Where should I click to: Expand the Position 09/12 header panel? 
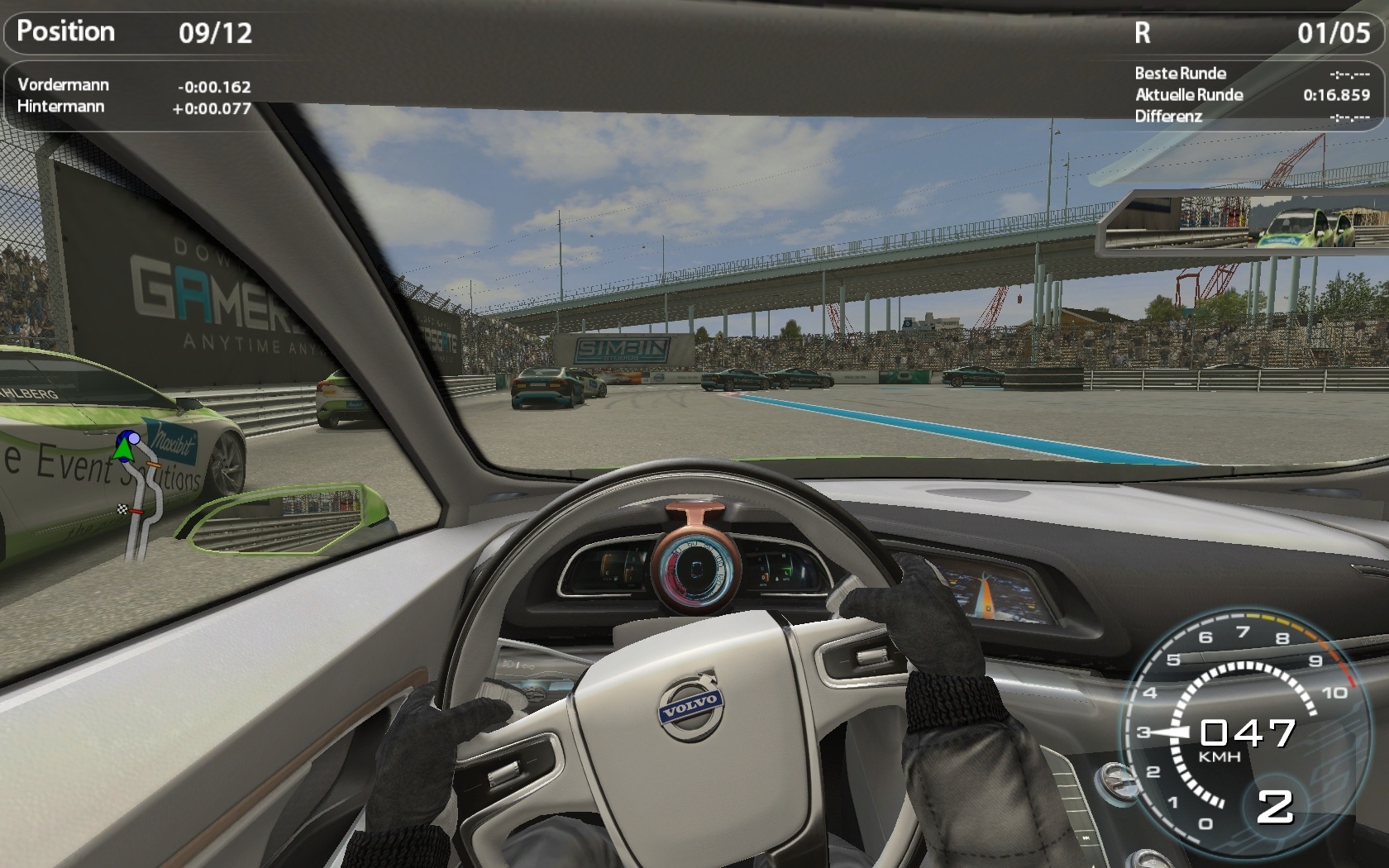point(132,33)
